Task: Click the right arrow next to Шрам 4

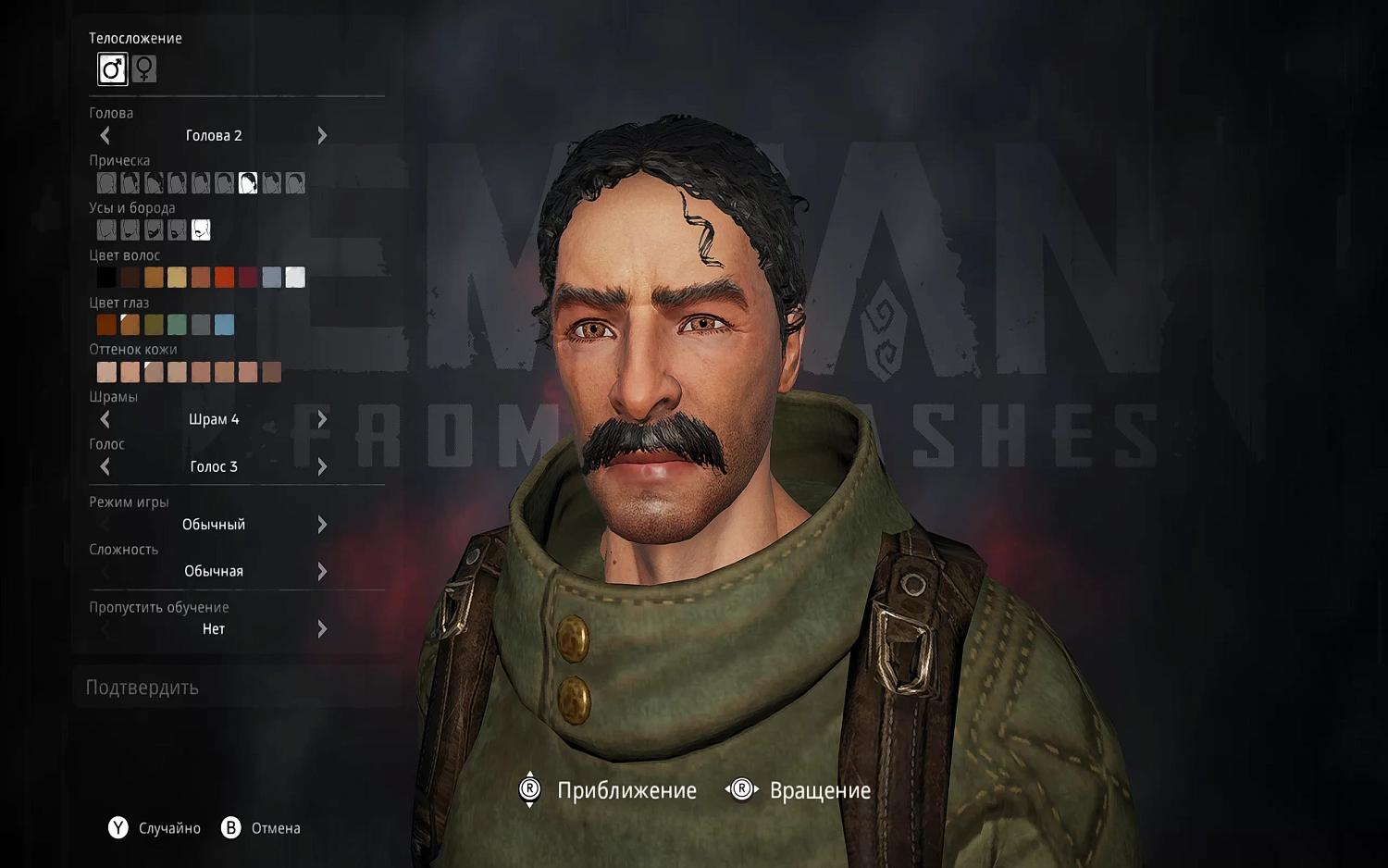Action: pos(322,418)
